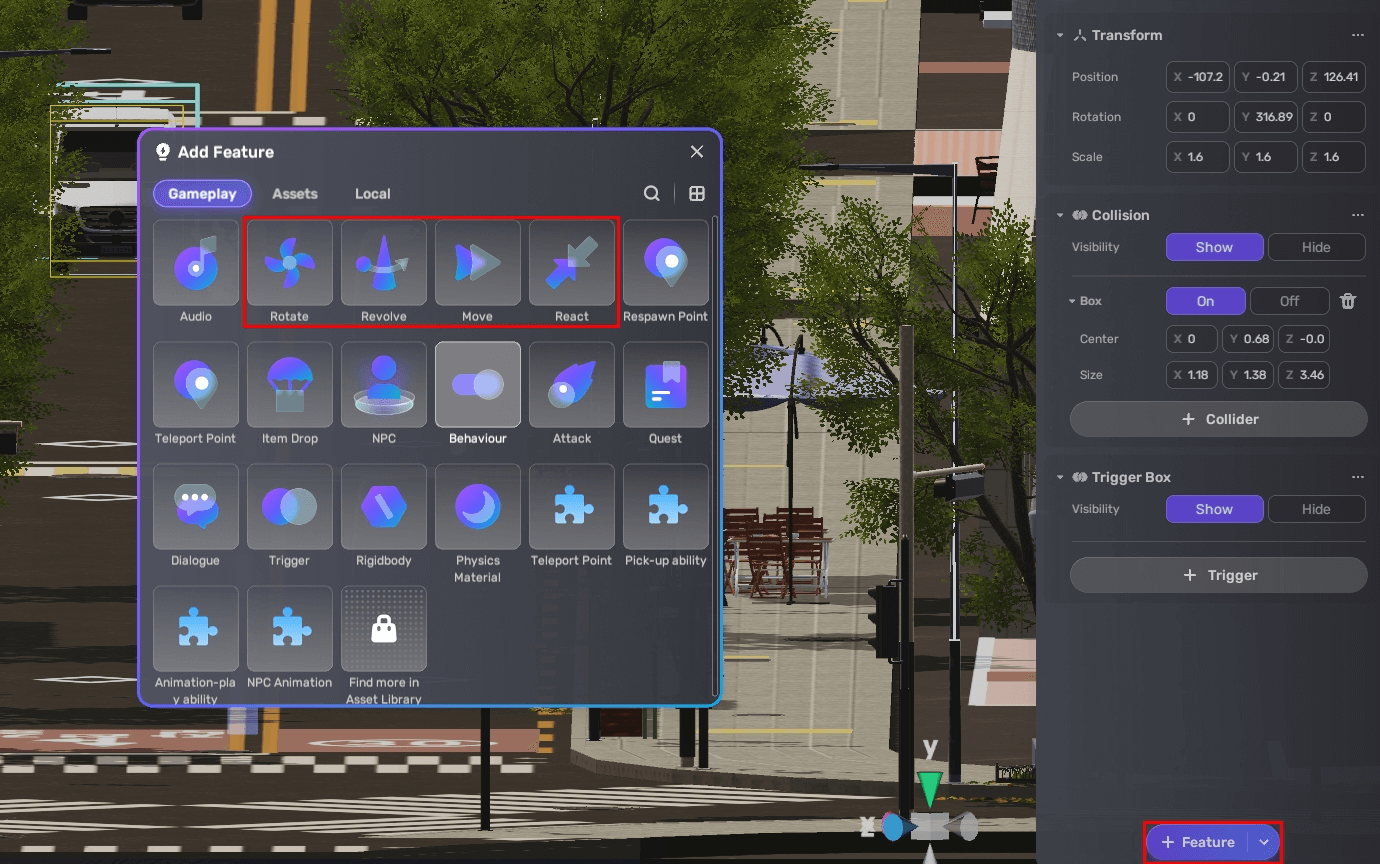The height and width of the screenshot is (864, 1380).
Task: Add the Rigidbody feature
Action: (383, 506)
